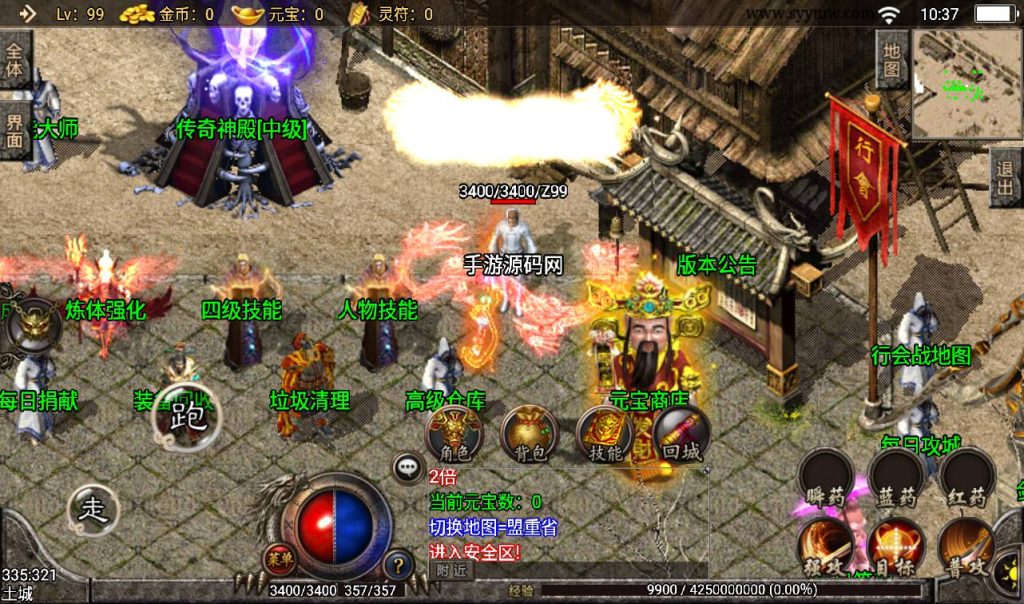Open the 技能 skills panel
This screenshot has width=1024, height=604.
click(605, 435)
